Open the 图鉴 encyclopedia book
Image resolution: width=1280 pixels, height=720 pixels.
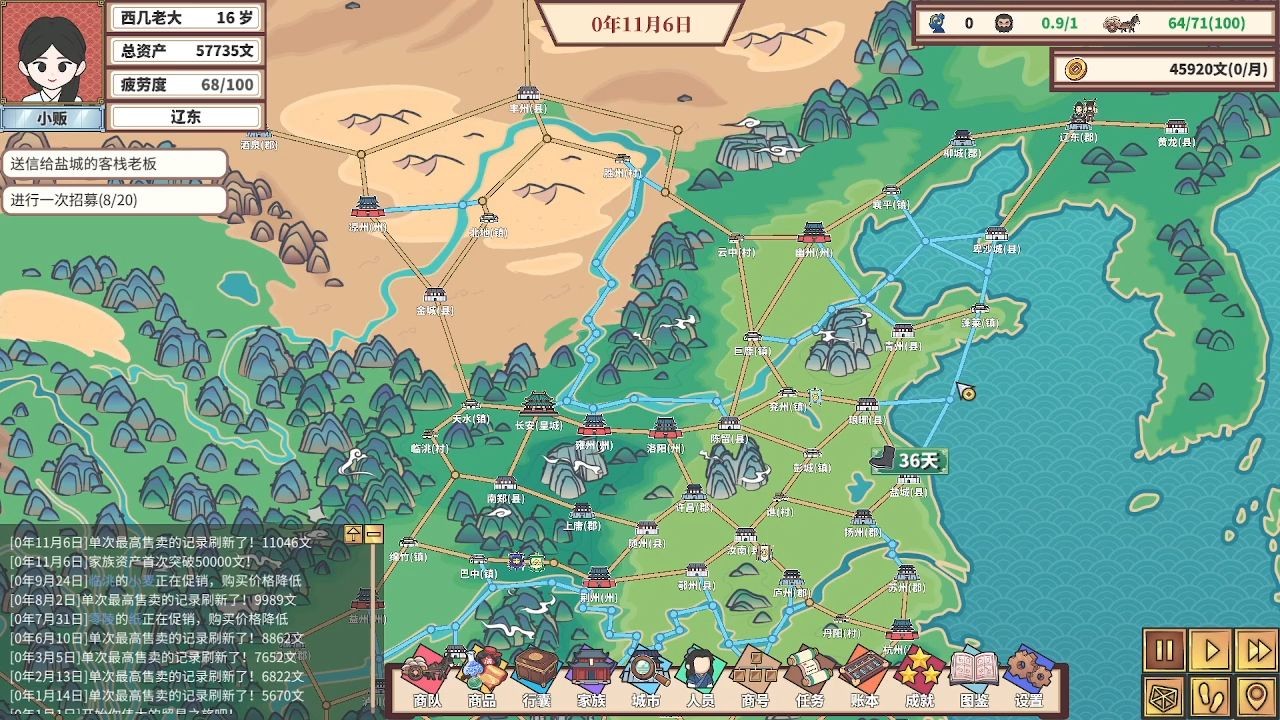point(974,677)
